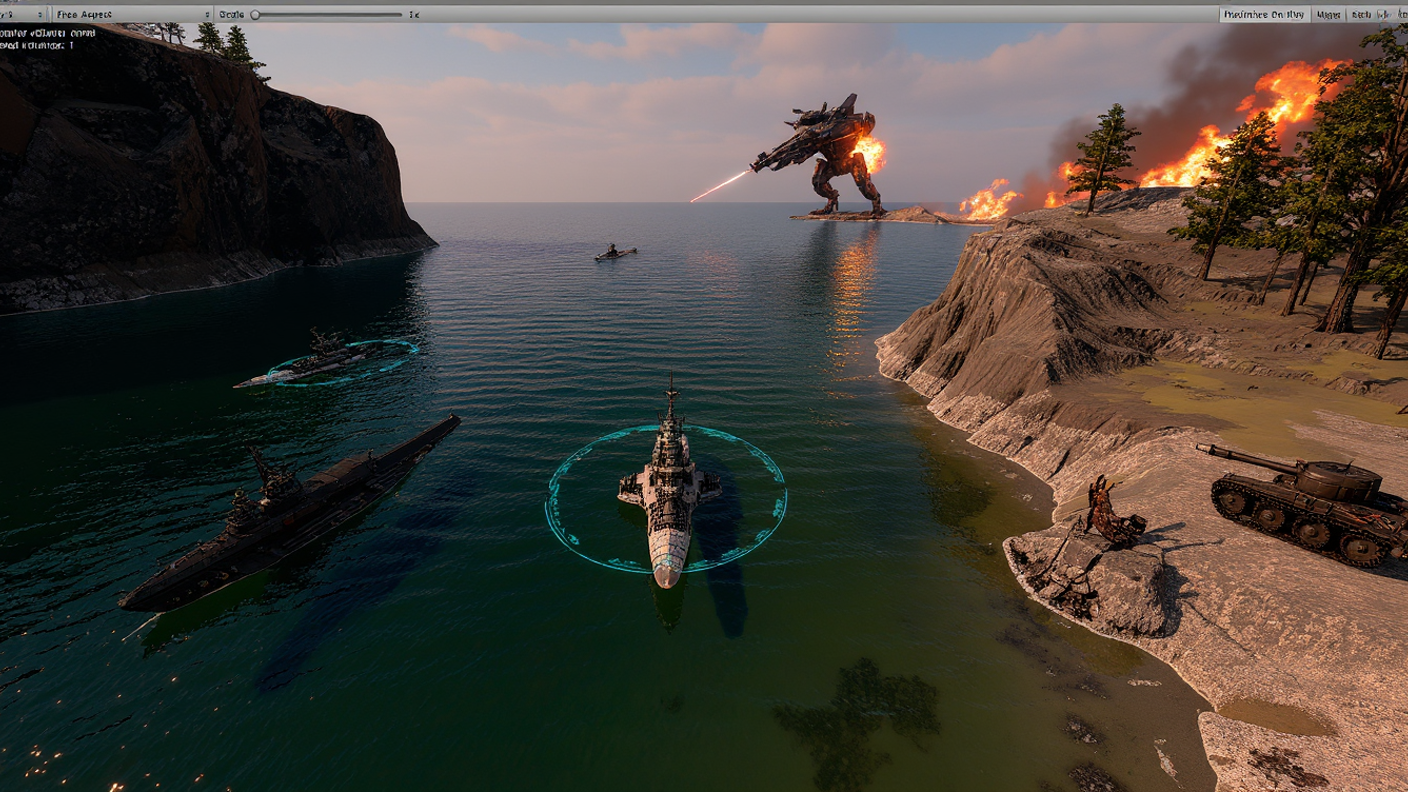This screenshot has height=792, width=1408.
Task: Select the center warship with cyan ring
Action: 669,492
